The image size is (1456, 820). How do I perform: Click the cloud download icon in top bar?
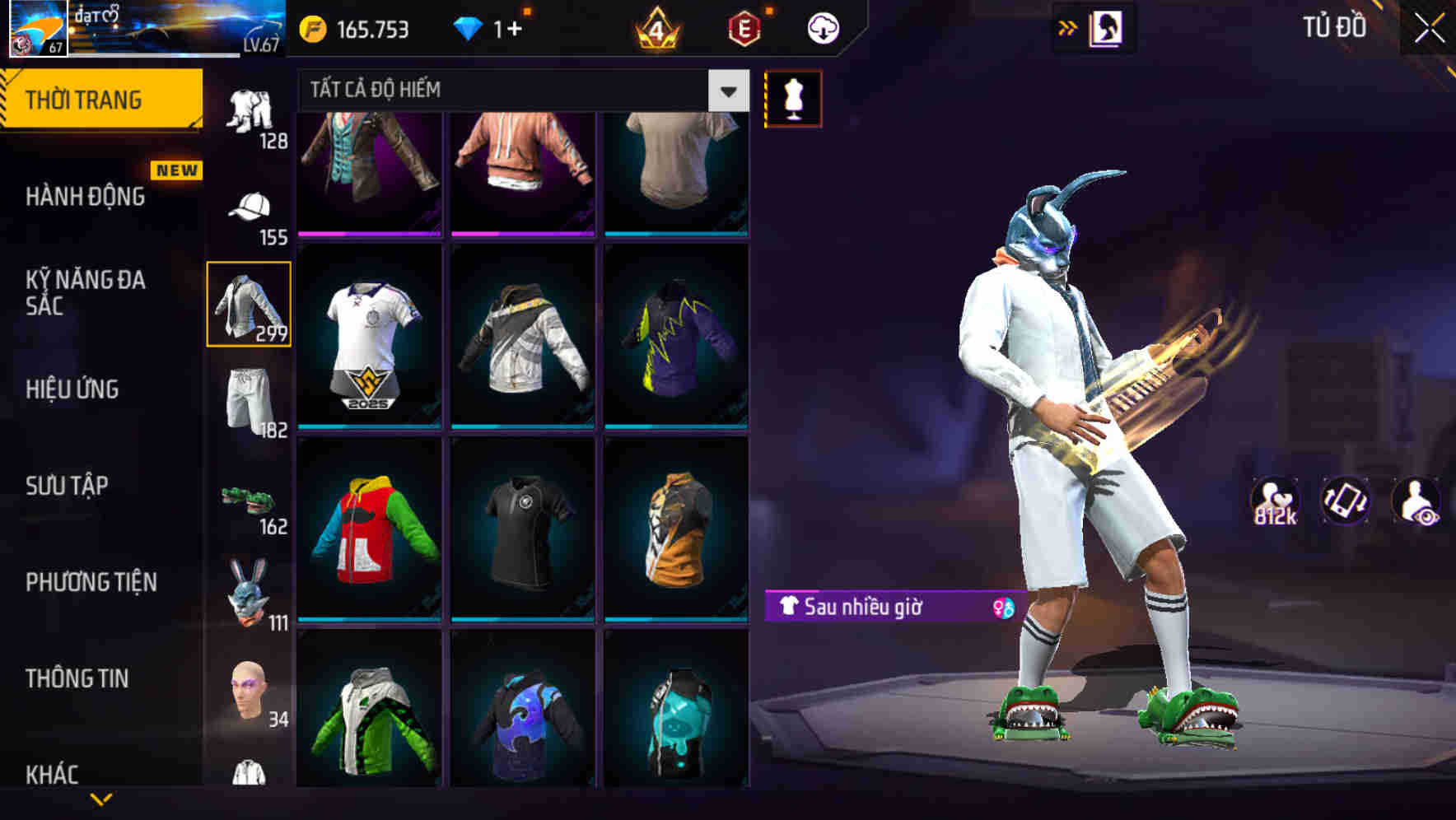click(x=822, y=27)
